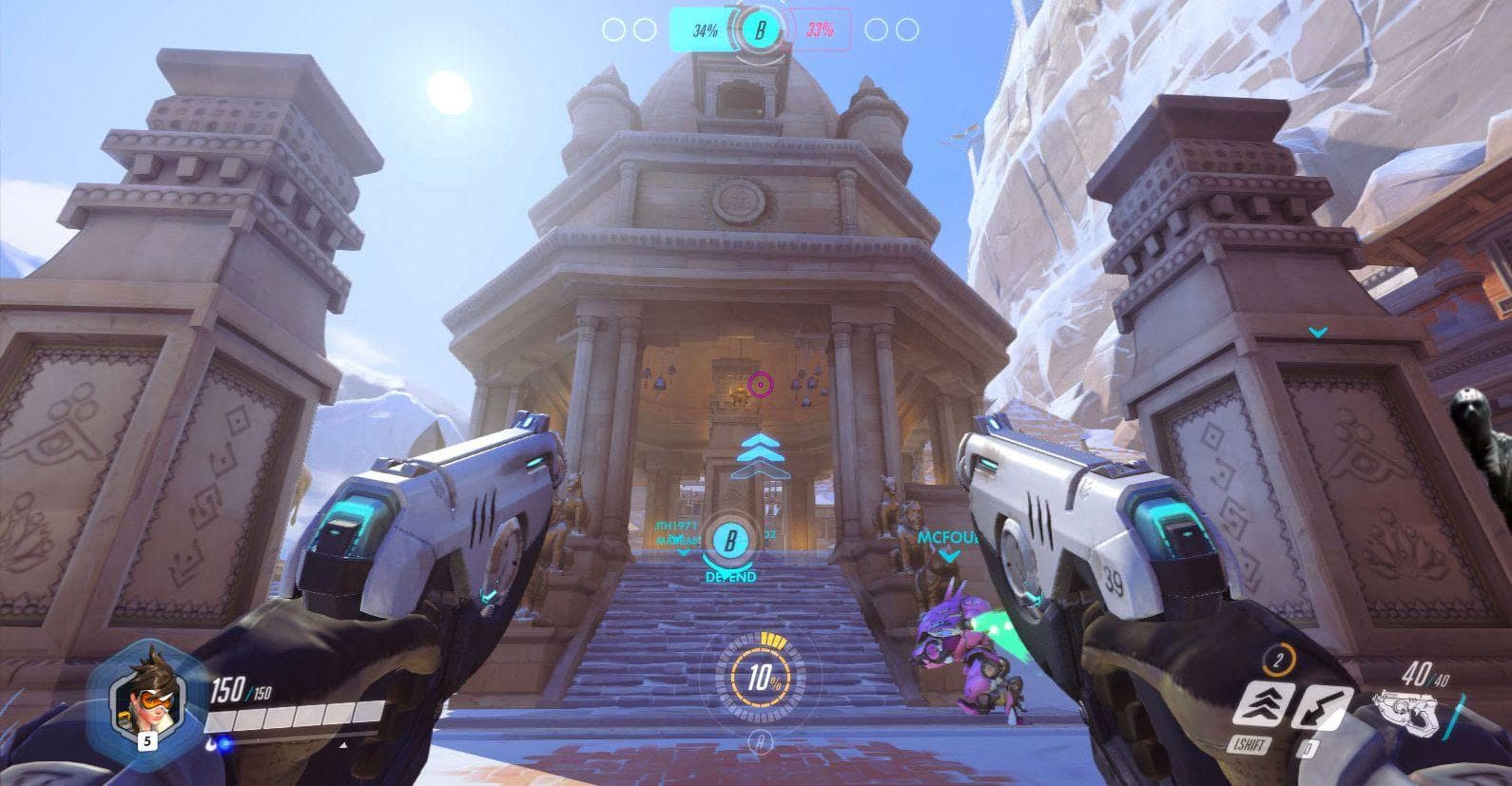Click the ultimate charge meter
The image size is (1512, 786).
tap(760, 679)
